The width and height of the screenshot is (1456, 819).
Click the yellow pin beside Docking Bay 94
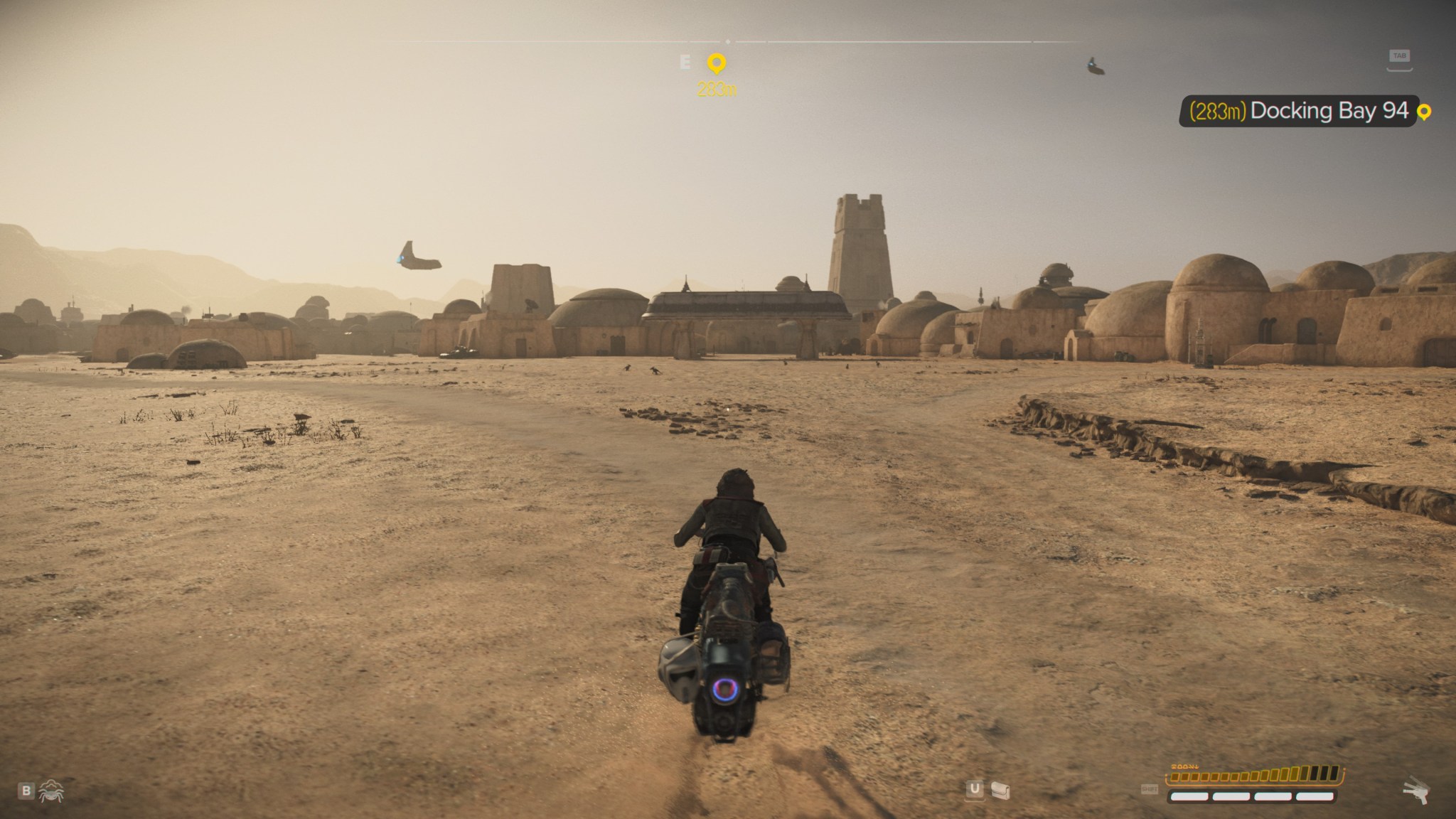click(1423, 112)
